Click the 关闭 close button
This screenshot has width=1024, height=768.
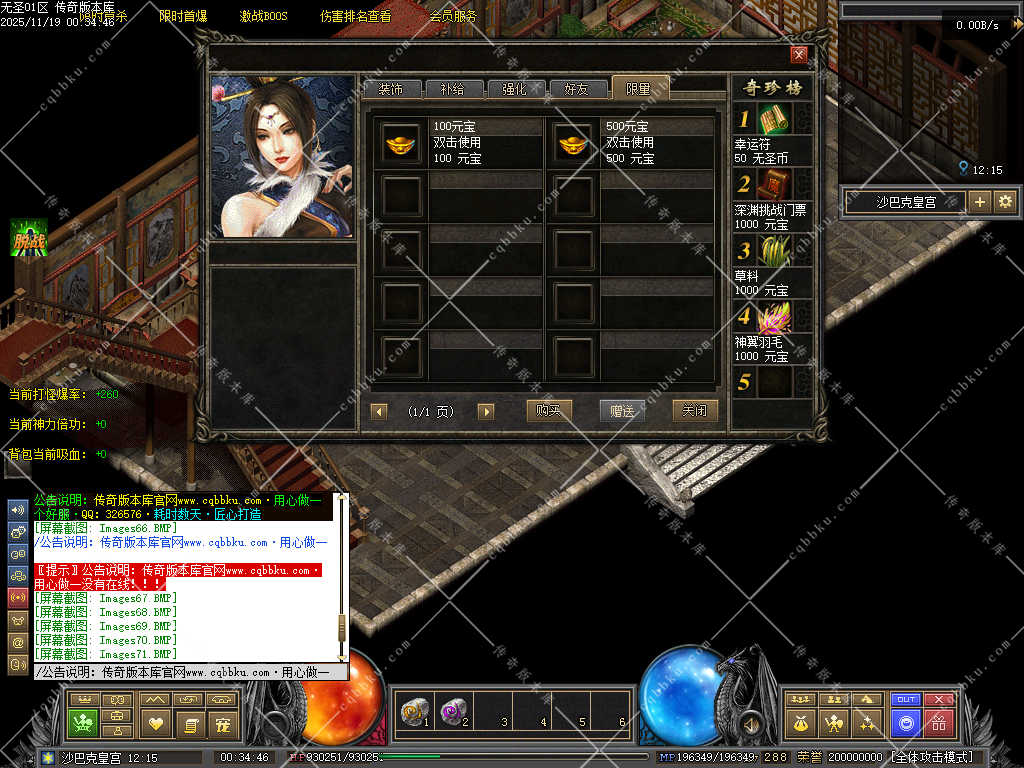[695, 410]
